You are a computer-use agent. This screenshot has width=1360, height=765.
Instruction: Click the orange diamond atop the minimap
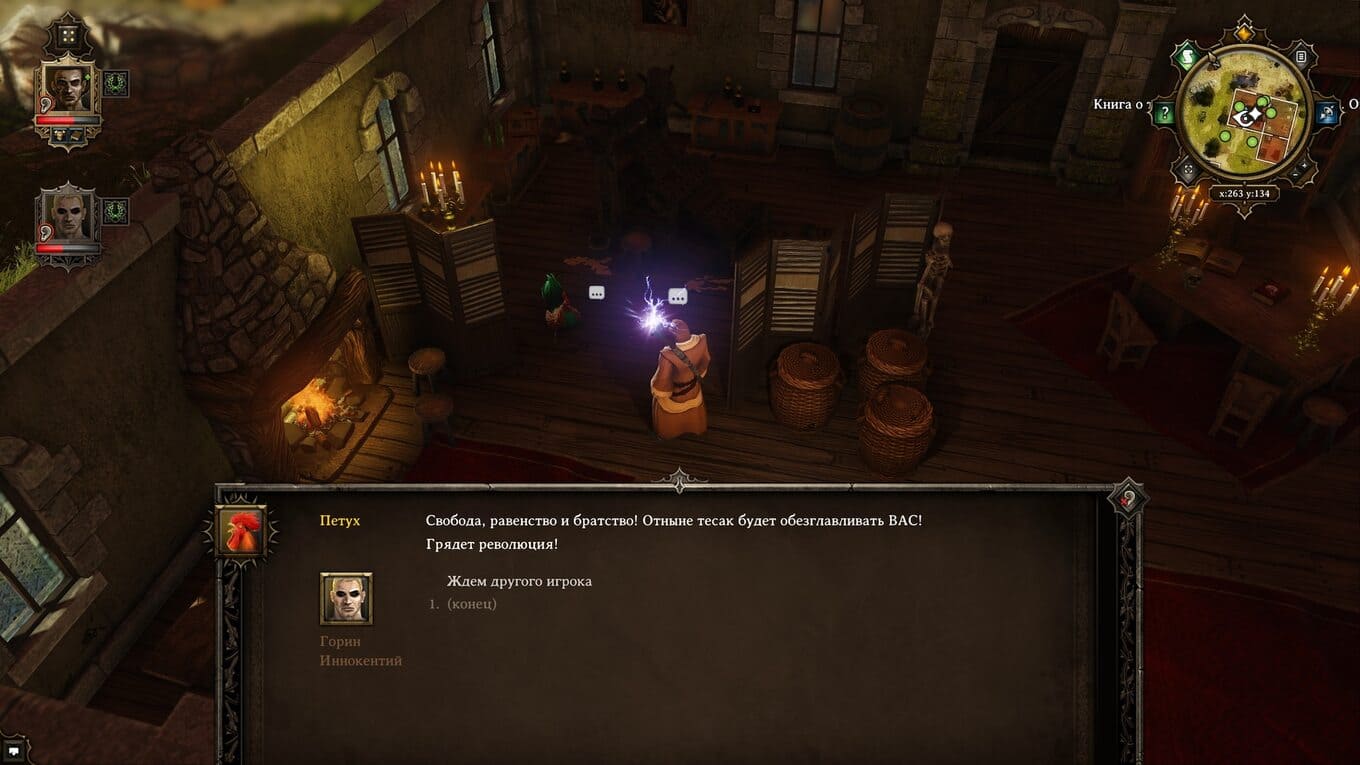coord(1243,32)
